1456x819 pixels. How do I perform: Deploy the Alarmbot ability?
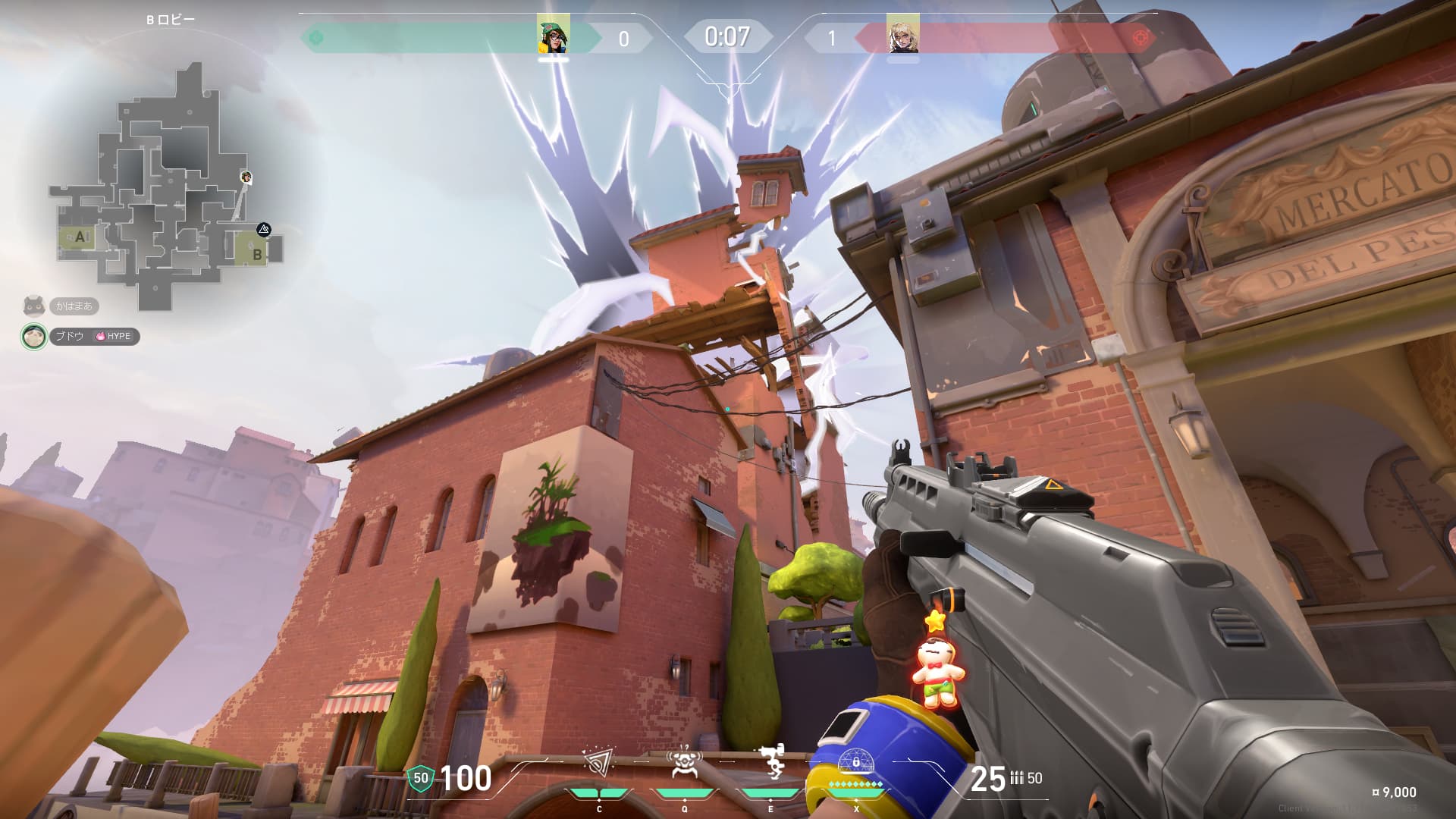tap(684, 763)
